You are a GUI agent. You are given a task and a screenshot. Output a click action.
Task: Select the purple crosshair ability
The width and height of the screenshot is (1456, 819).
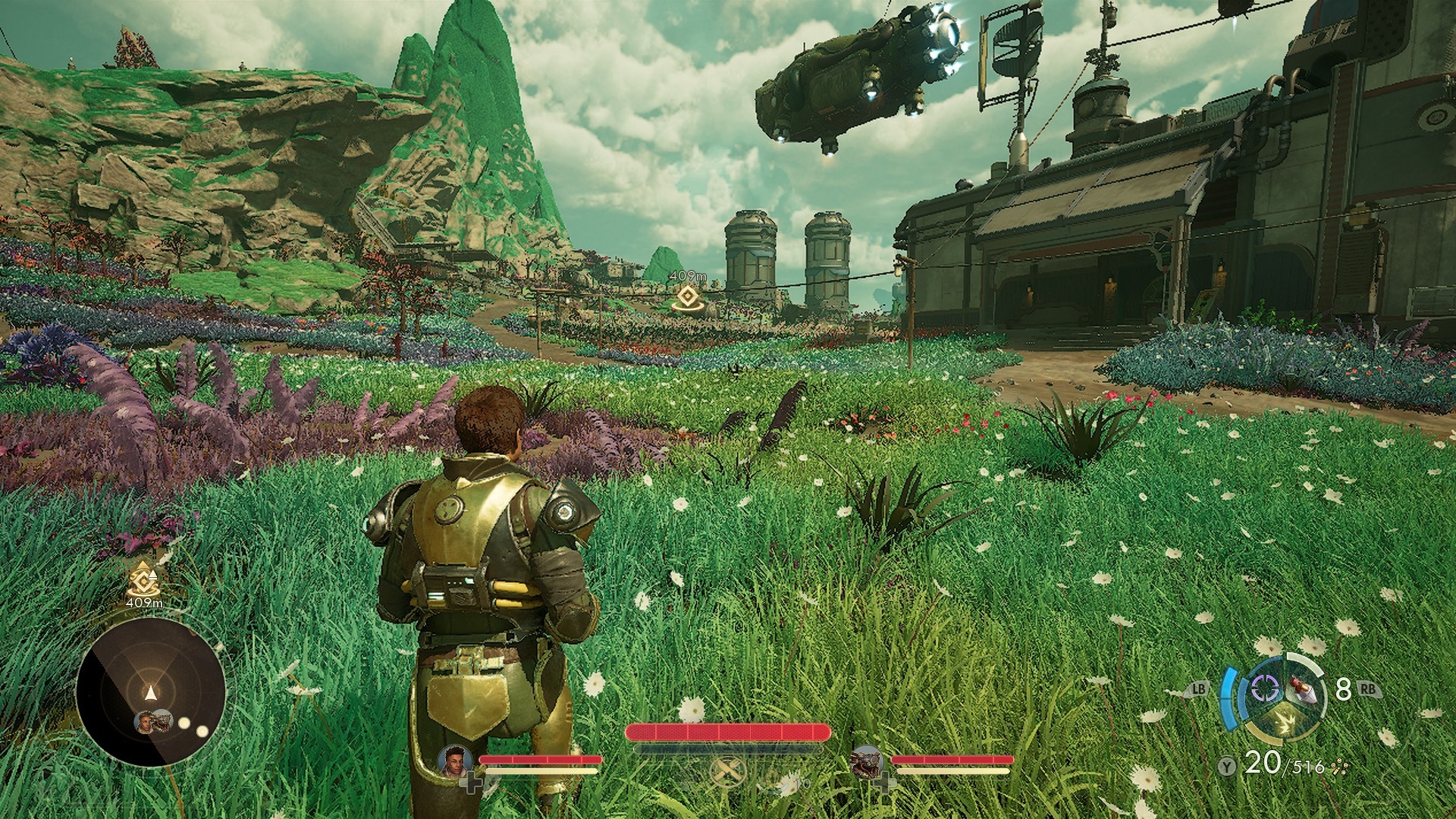click(1264, 689)
